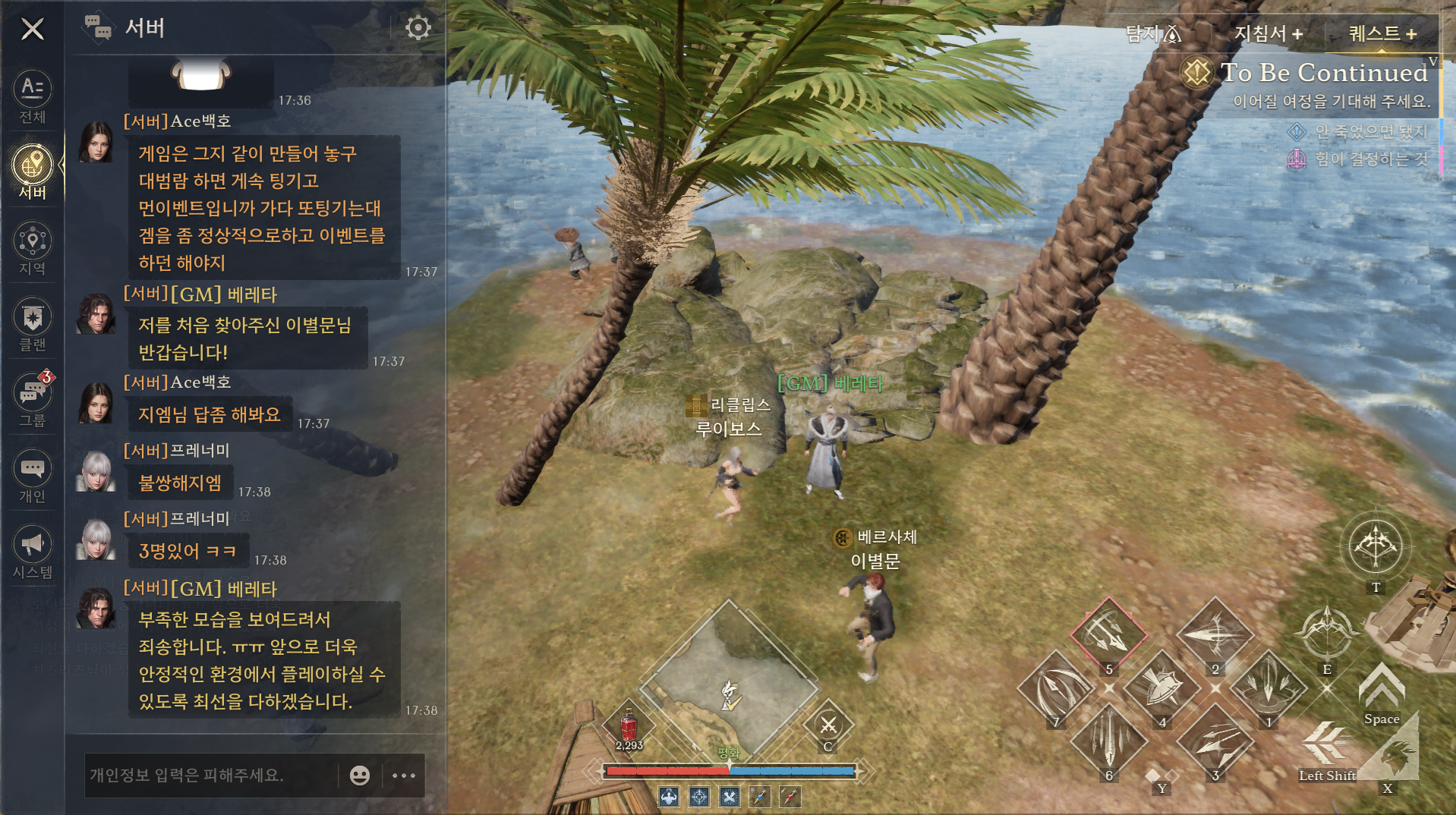The image size is (1456, 815).
Task: Activate the bow skill icon labeled T
Action: (x=1375, y=546)
